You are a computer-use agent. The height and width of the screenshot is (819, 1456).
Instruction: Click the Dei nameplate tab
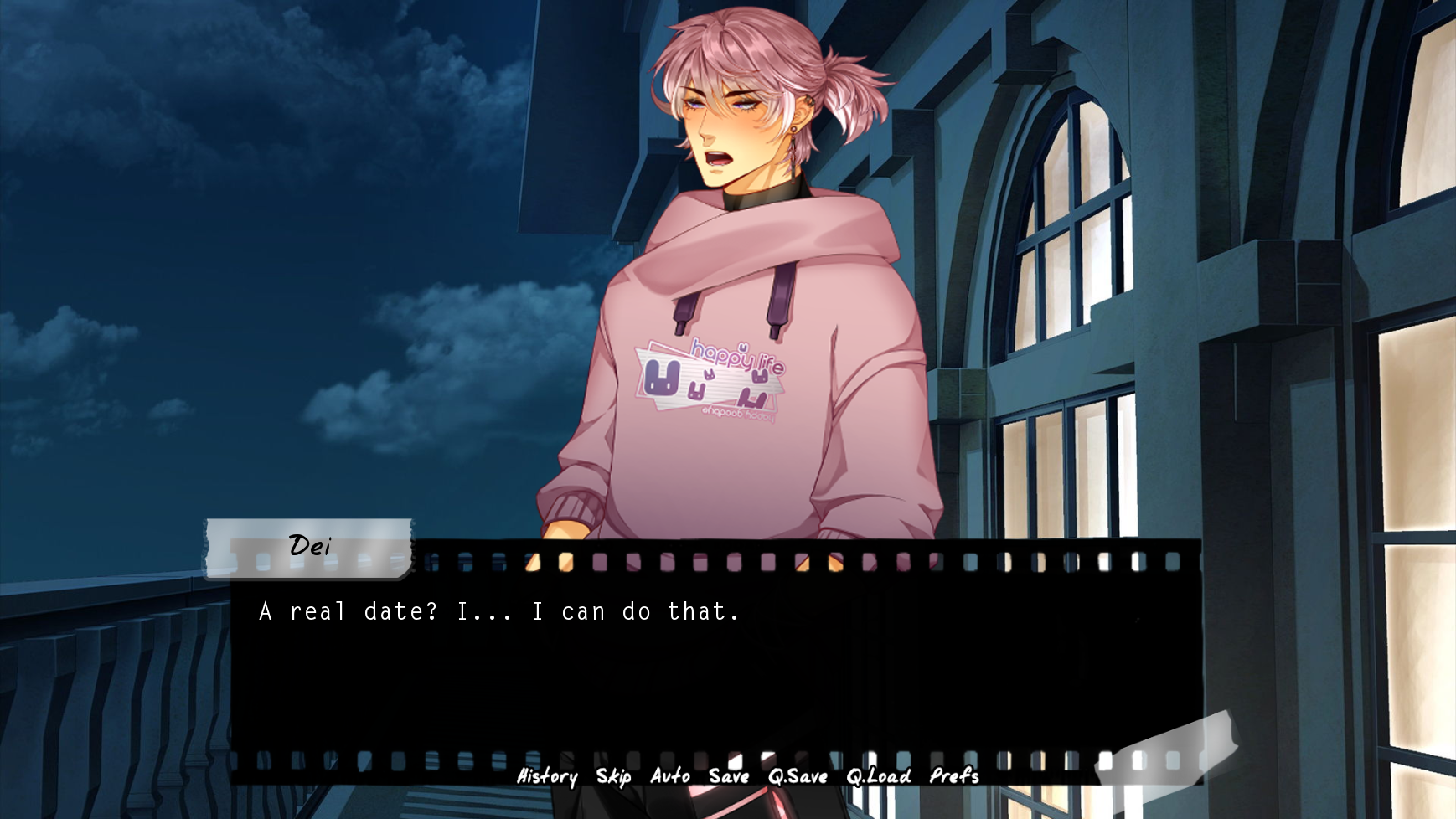[x=310, y=546]
